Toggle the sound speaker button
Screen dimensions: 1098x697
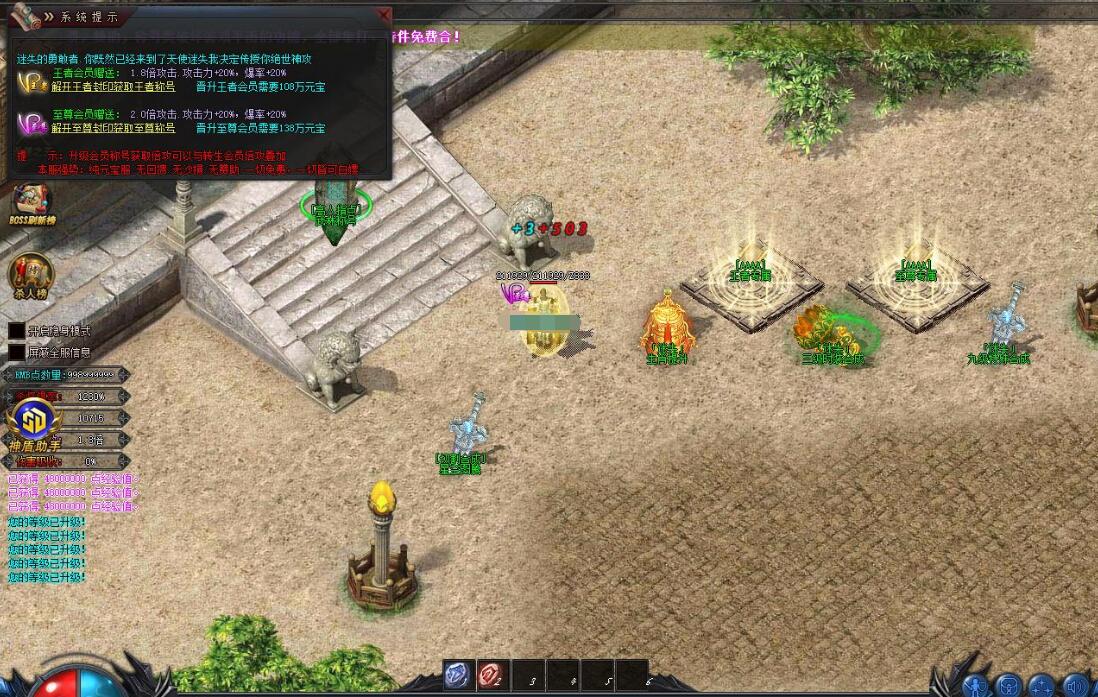coord(1078,686)
